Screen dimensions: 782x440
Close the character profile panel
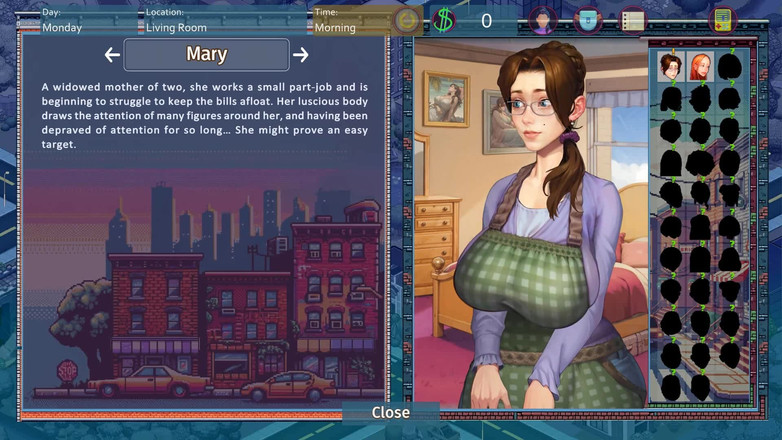tap(390, 412)
